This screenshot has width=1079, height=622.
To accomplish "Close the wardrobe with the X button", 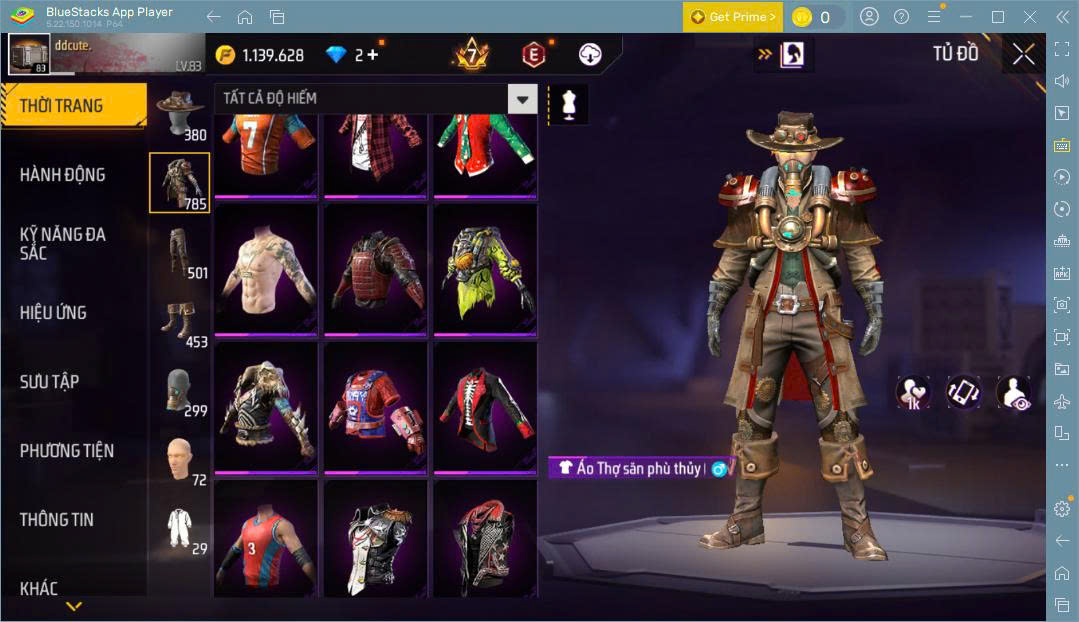I will point(1023,55).
